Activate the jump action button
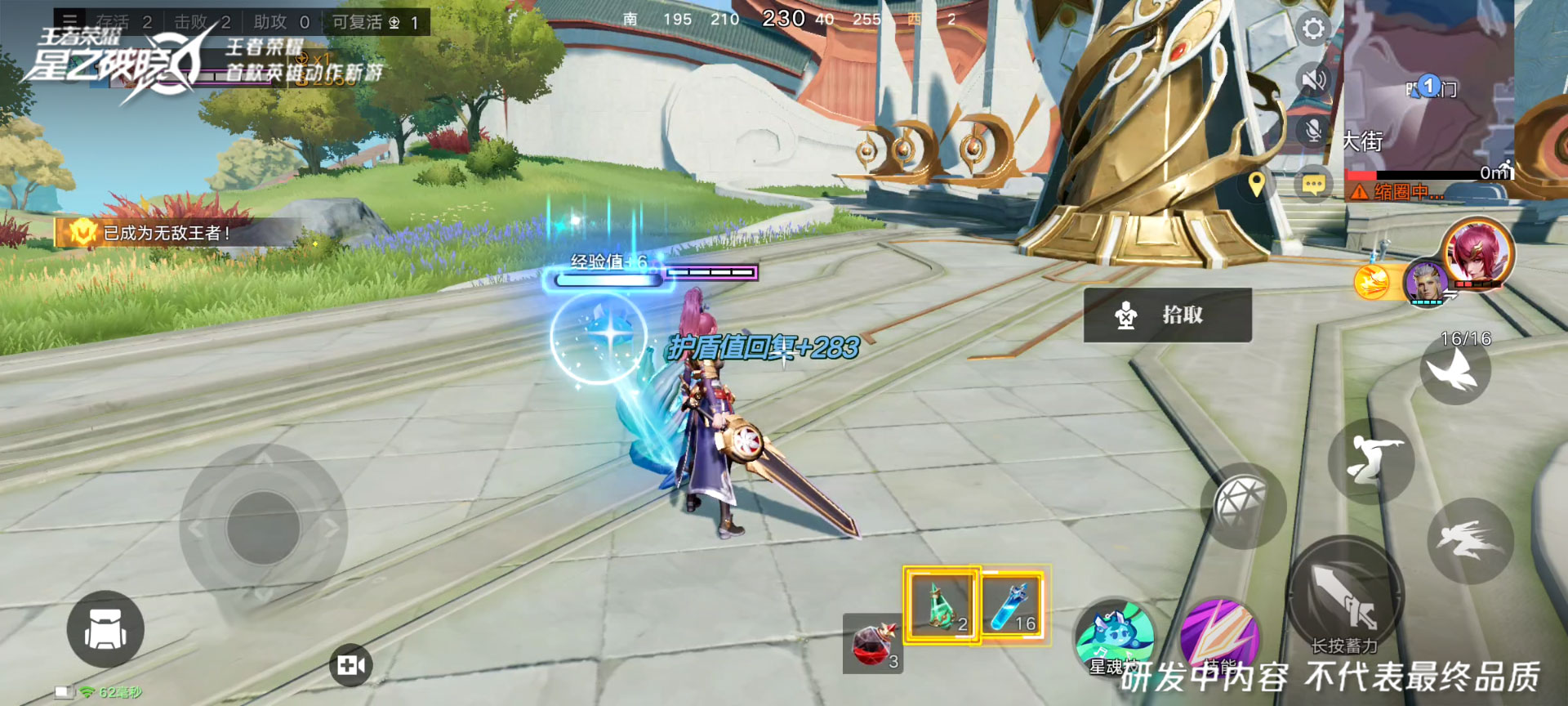This screenshot has width=1568, height=706. tap(1371, 461)
